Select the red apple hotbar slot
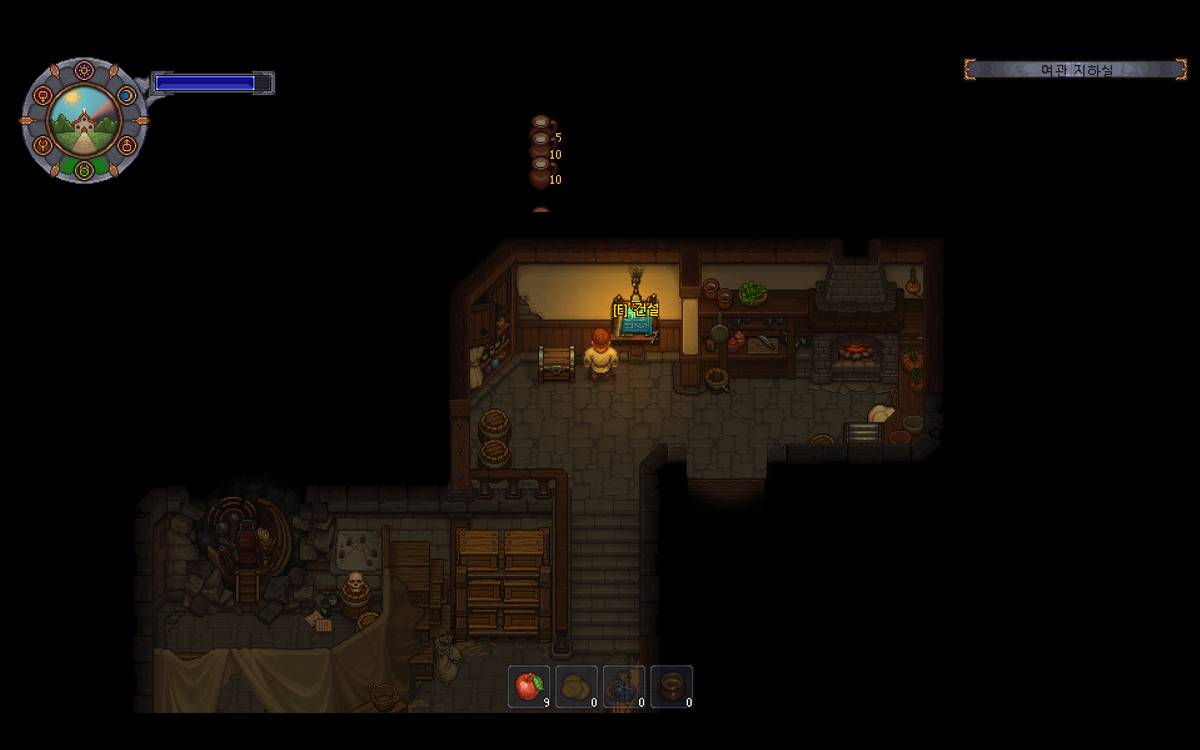The width and height of the screenshot is (1200, 750). pyautogui.click(x=528, y=686)
